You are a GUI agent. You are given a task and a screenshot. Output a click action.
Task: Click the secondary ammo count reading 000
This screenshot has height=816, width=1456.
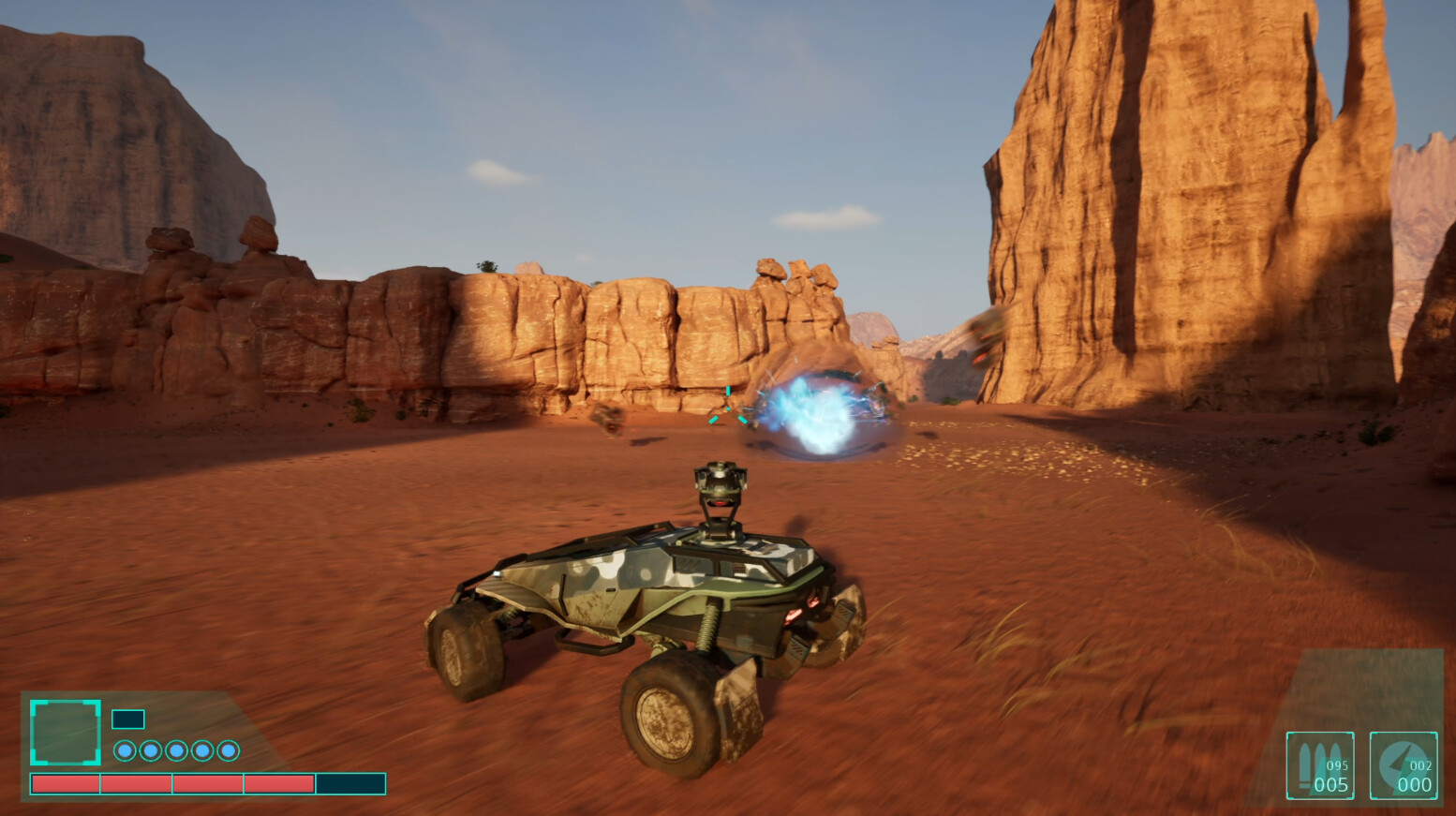pos(1415,784)
